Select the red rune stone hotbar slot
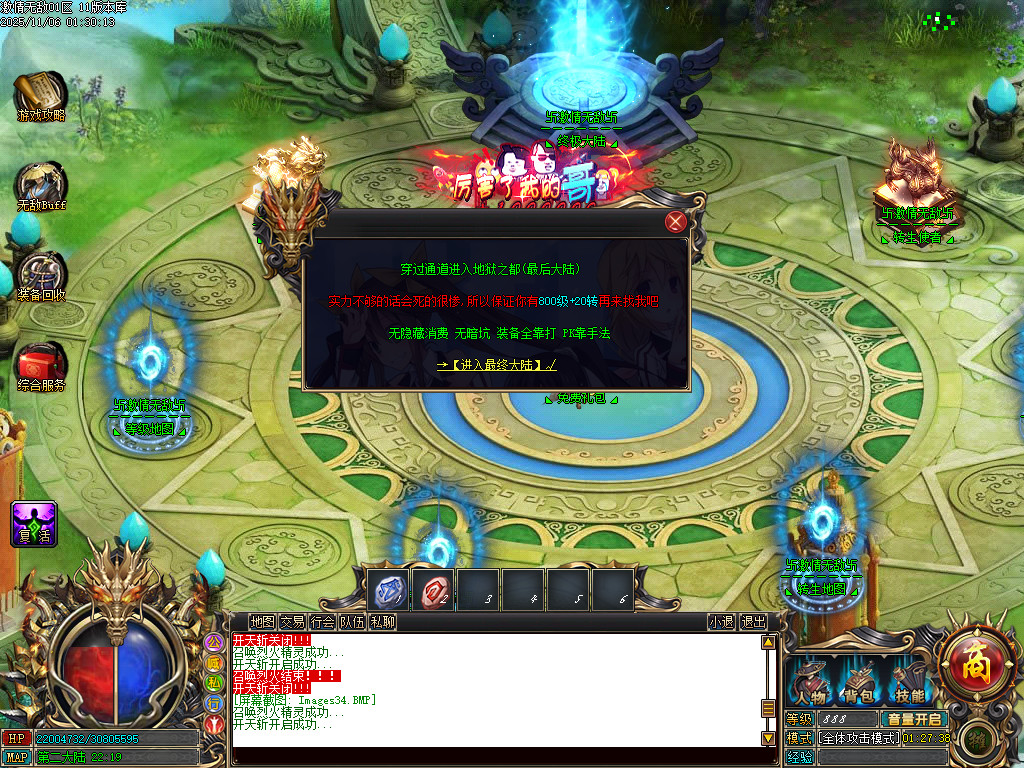Screen dimensions: 1024x768 click(434, 590)
